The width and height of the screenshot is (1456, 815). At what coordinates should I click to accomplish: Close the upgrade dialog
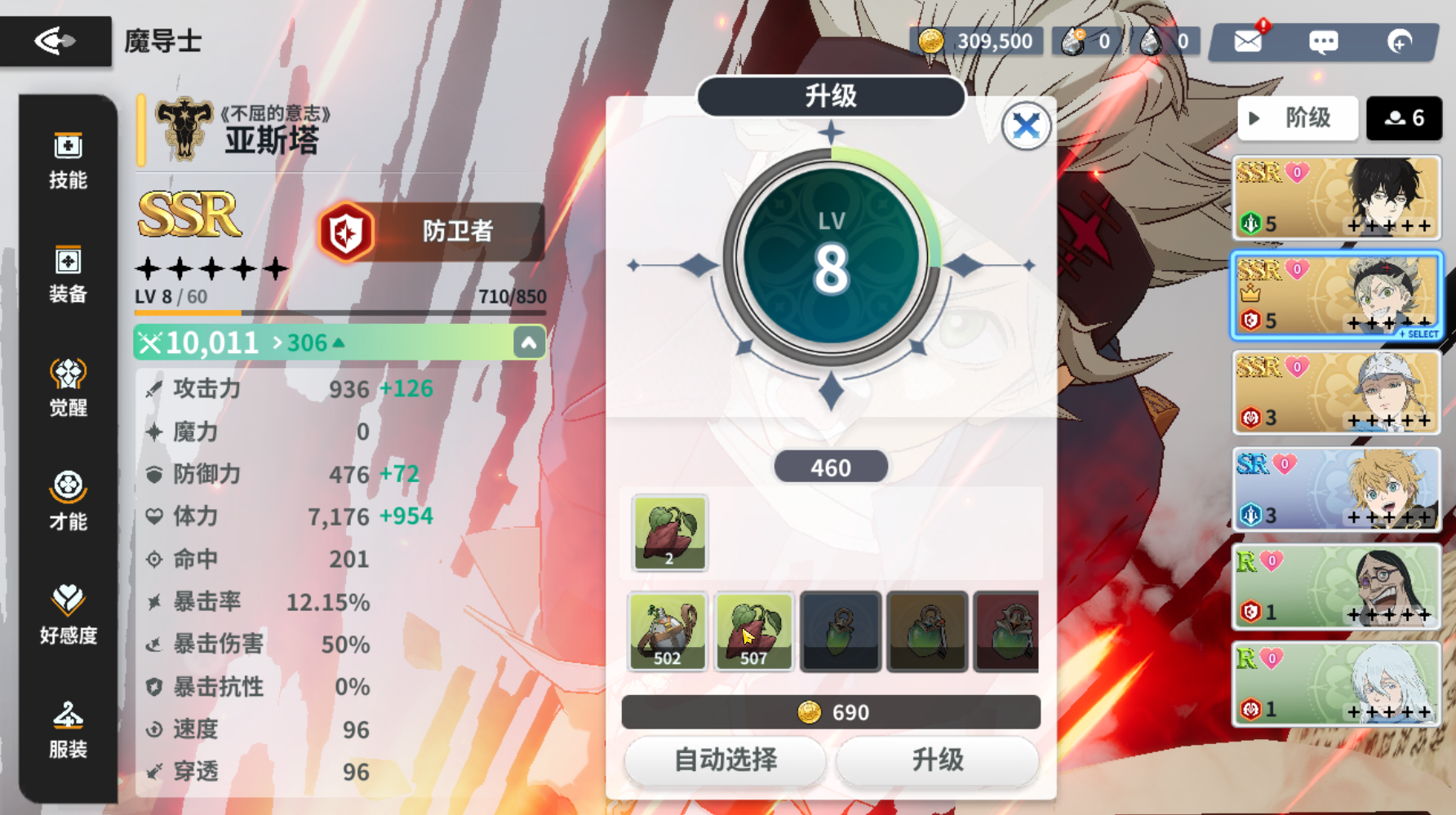[1026, 126]
